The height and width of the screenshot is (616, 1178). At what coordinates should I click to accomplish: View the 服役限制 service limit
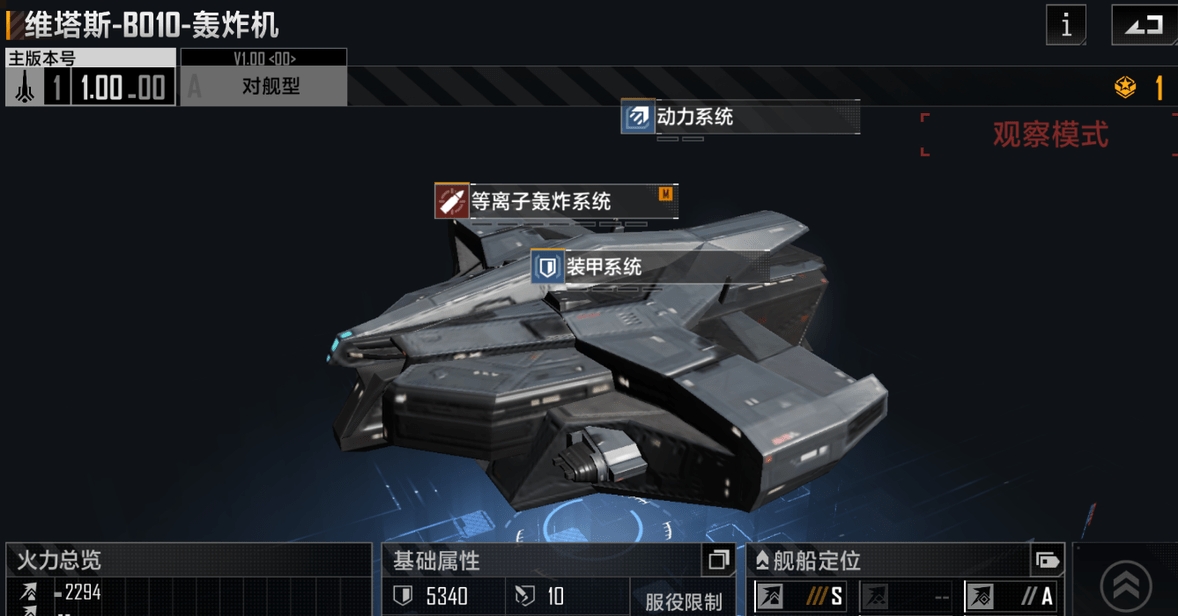pos(682,602)
